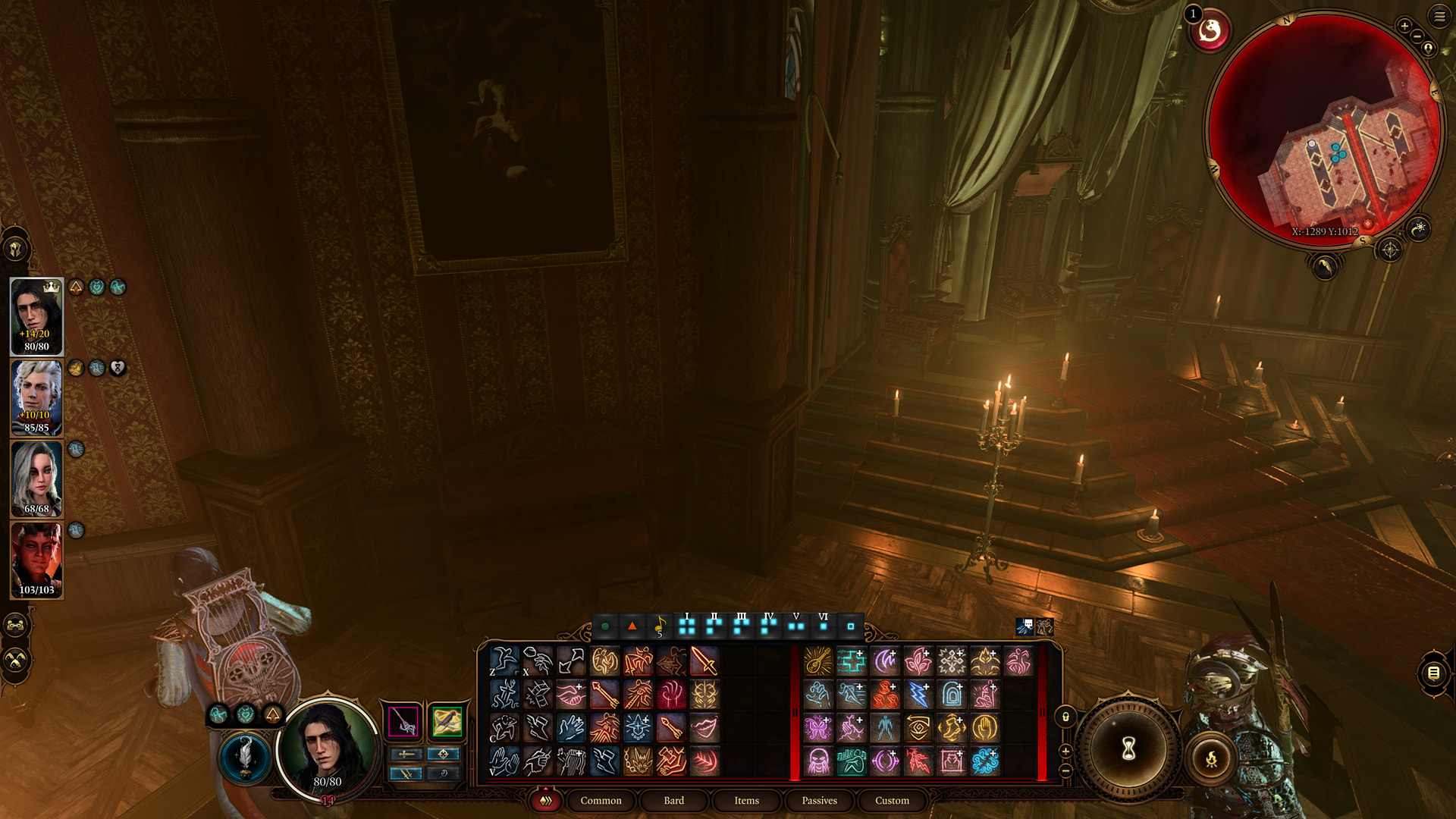This screenshot has height=819, width=1456.
Task: Select the red tiefling party portrait
Action: (36, 560)
